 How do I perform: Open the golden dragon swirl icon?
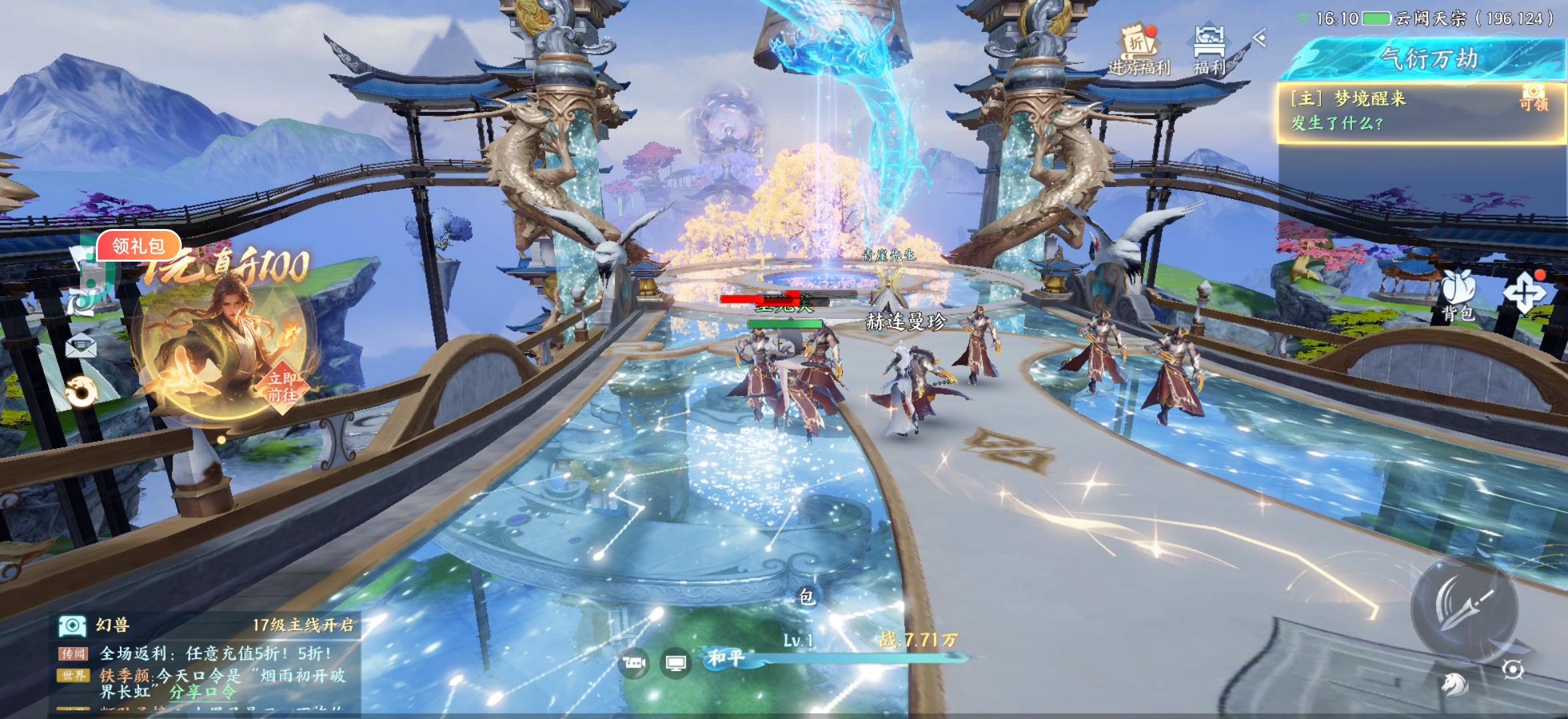coord(81,391)
